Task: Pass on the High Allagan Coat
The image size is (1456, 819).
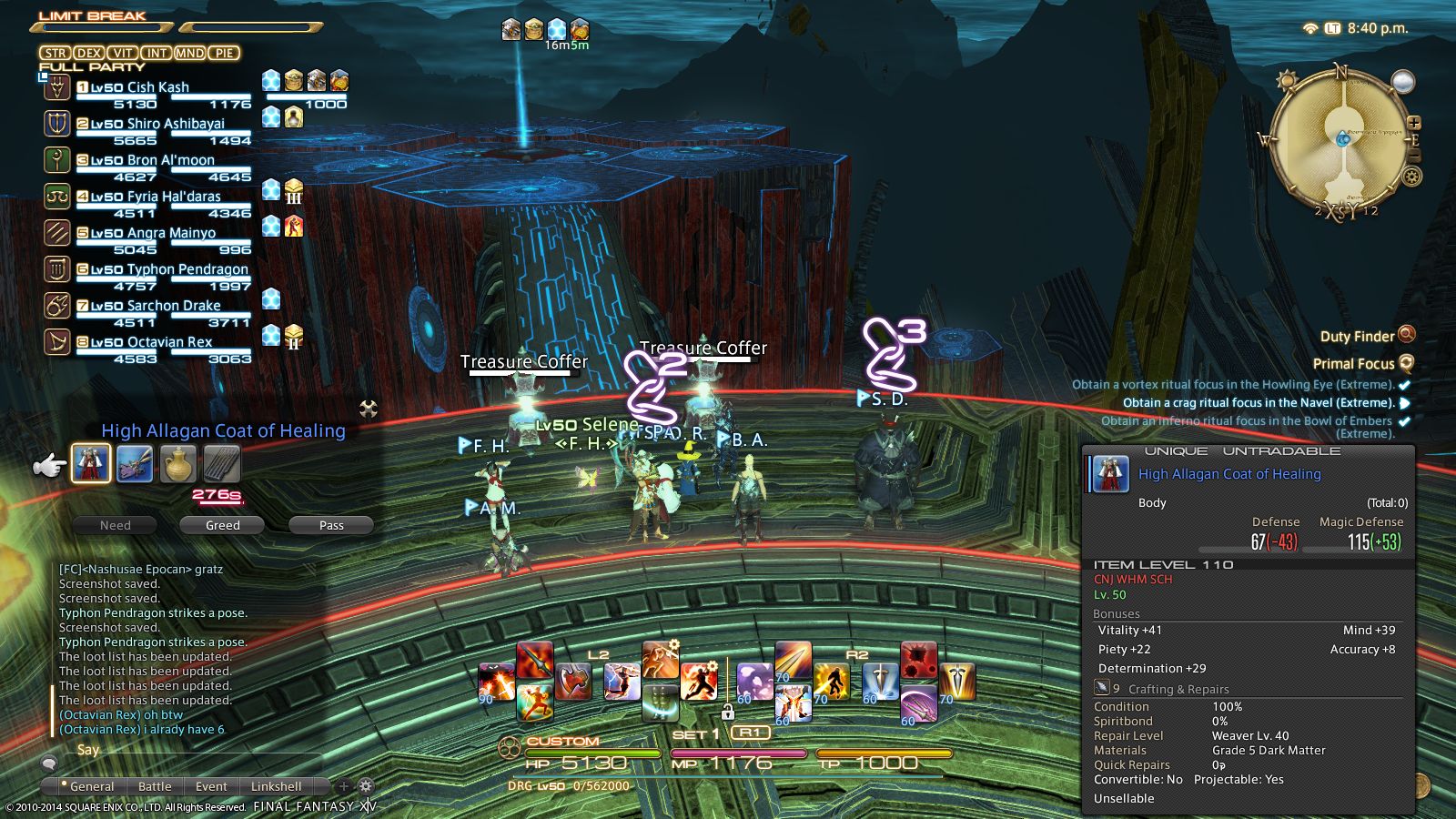Action: [x=331, y=525]
